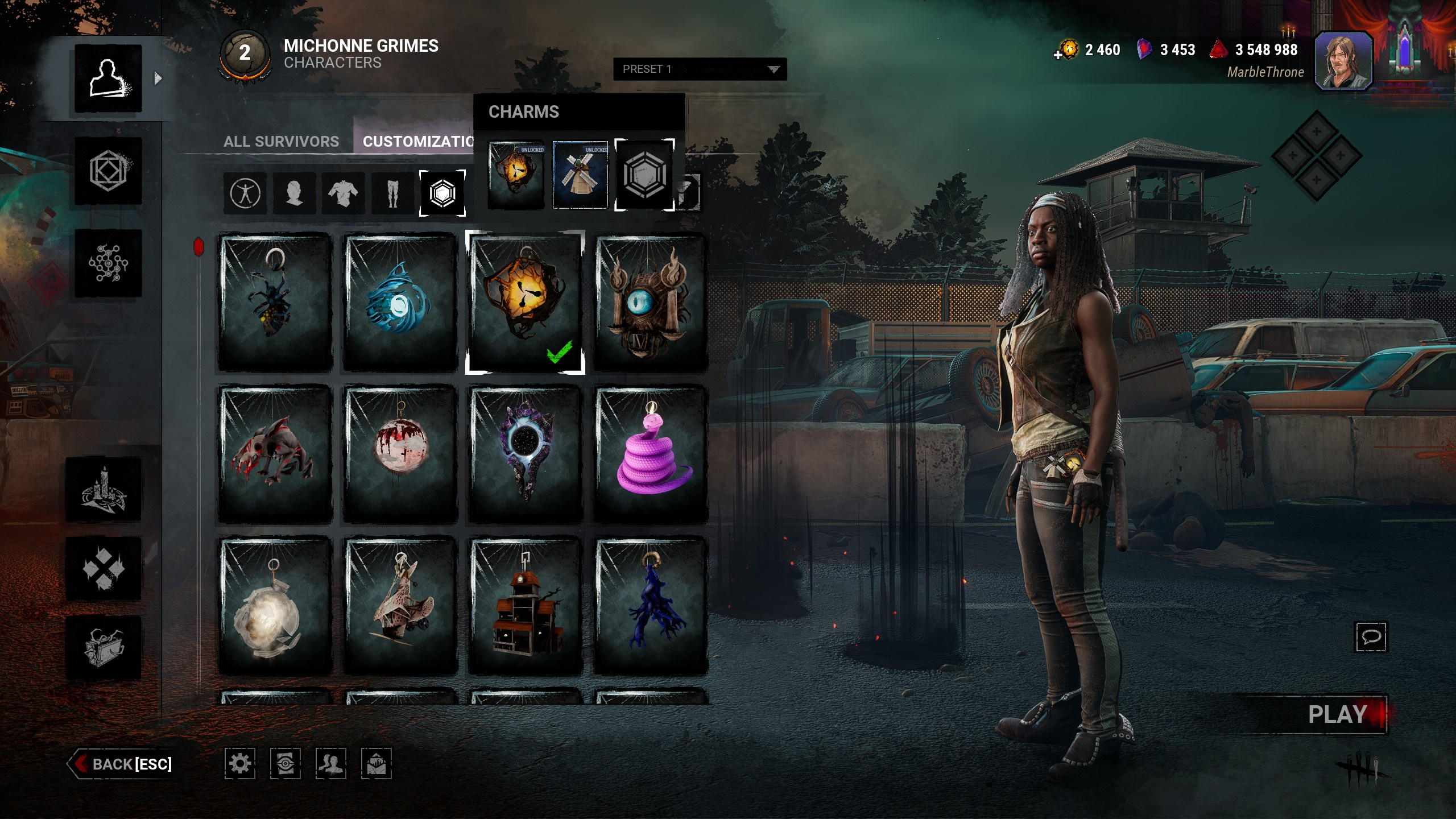Open the legs customization category
Viewport: 1456px width, 819px height.
[392, 193]
